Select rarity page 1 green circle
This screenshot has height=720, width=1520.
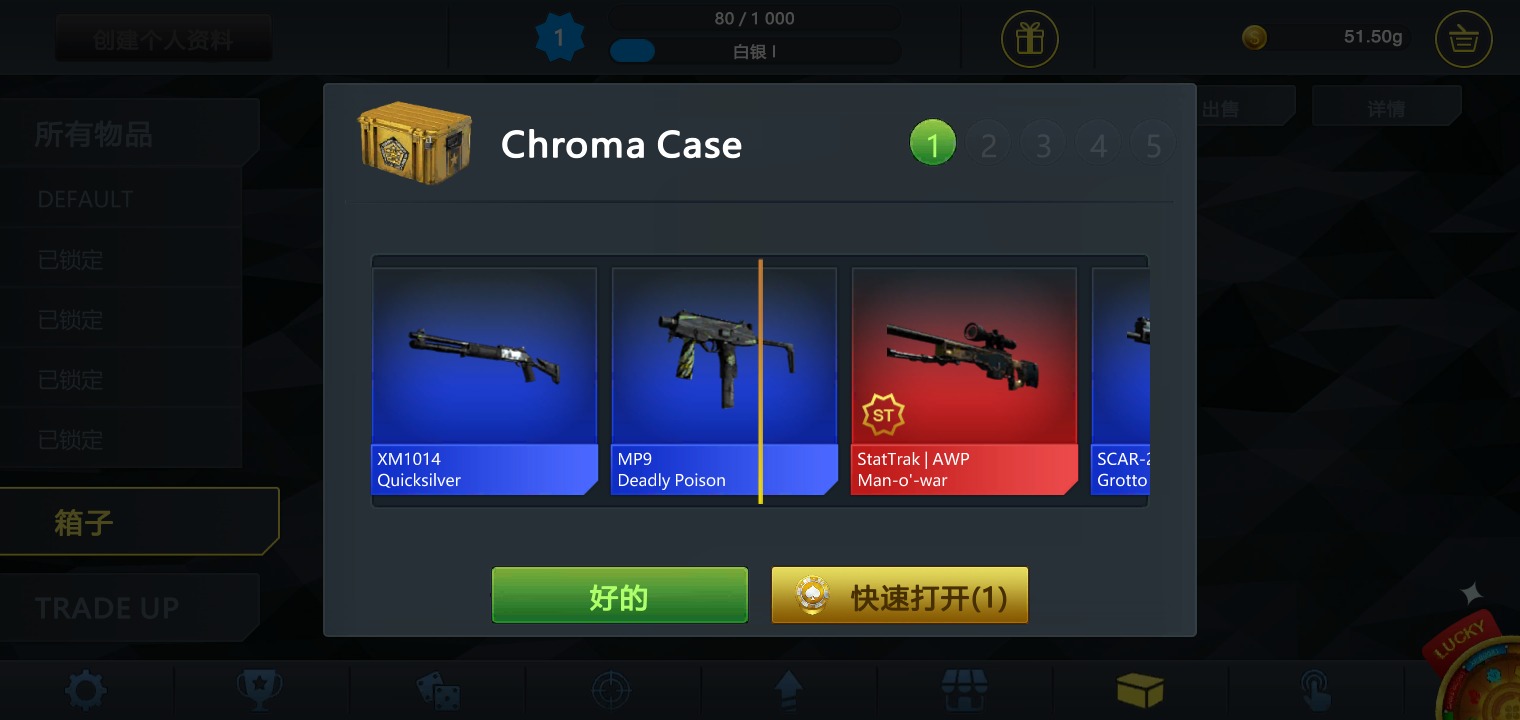(x=933, y=142)
